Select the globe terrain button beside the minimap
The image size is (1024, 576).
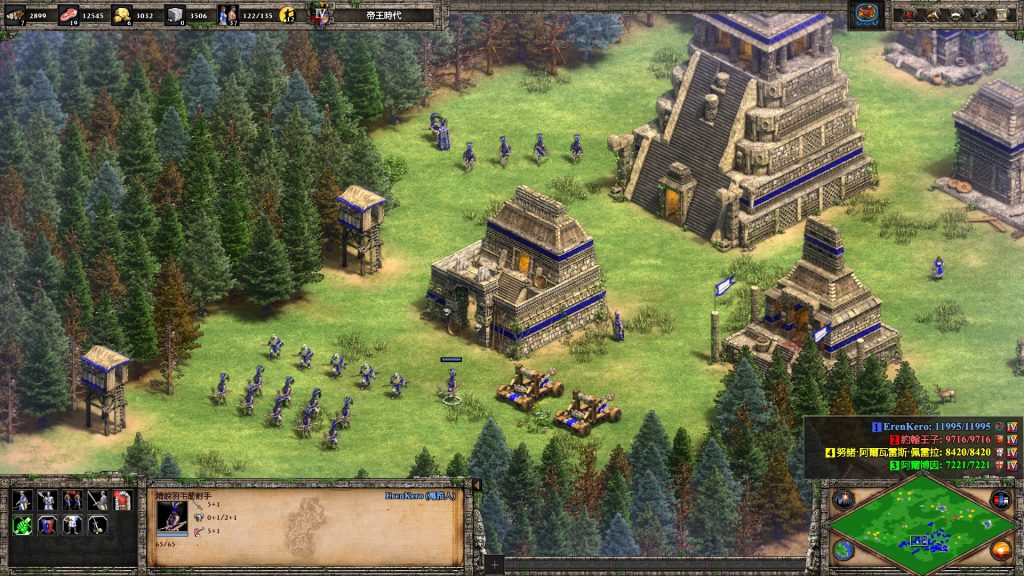point(842,550)
